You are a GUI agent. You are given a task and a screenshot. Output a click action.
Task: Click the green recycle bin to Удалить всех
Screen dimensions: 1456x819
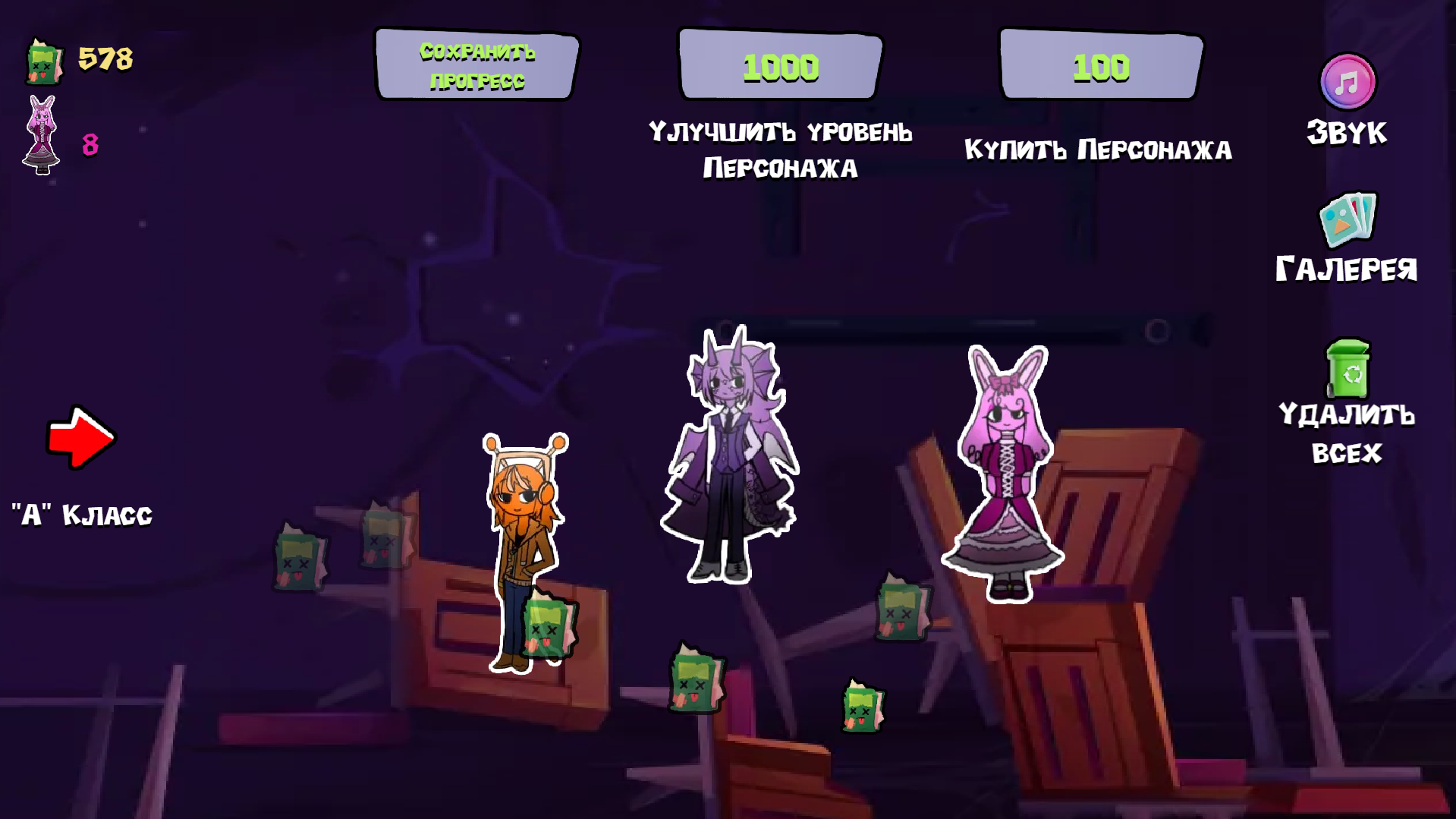1349,370
